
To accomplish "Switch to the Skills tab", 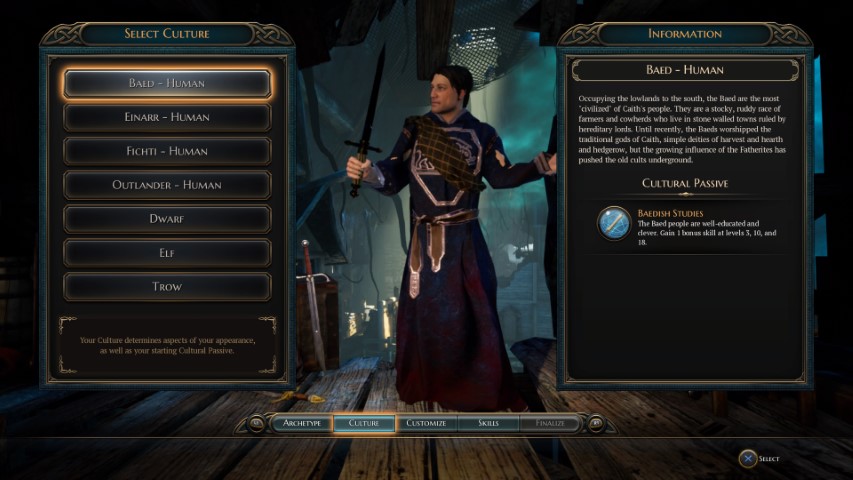I will pyautogui.click(x=488, y=423).
